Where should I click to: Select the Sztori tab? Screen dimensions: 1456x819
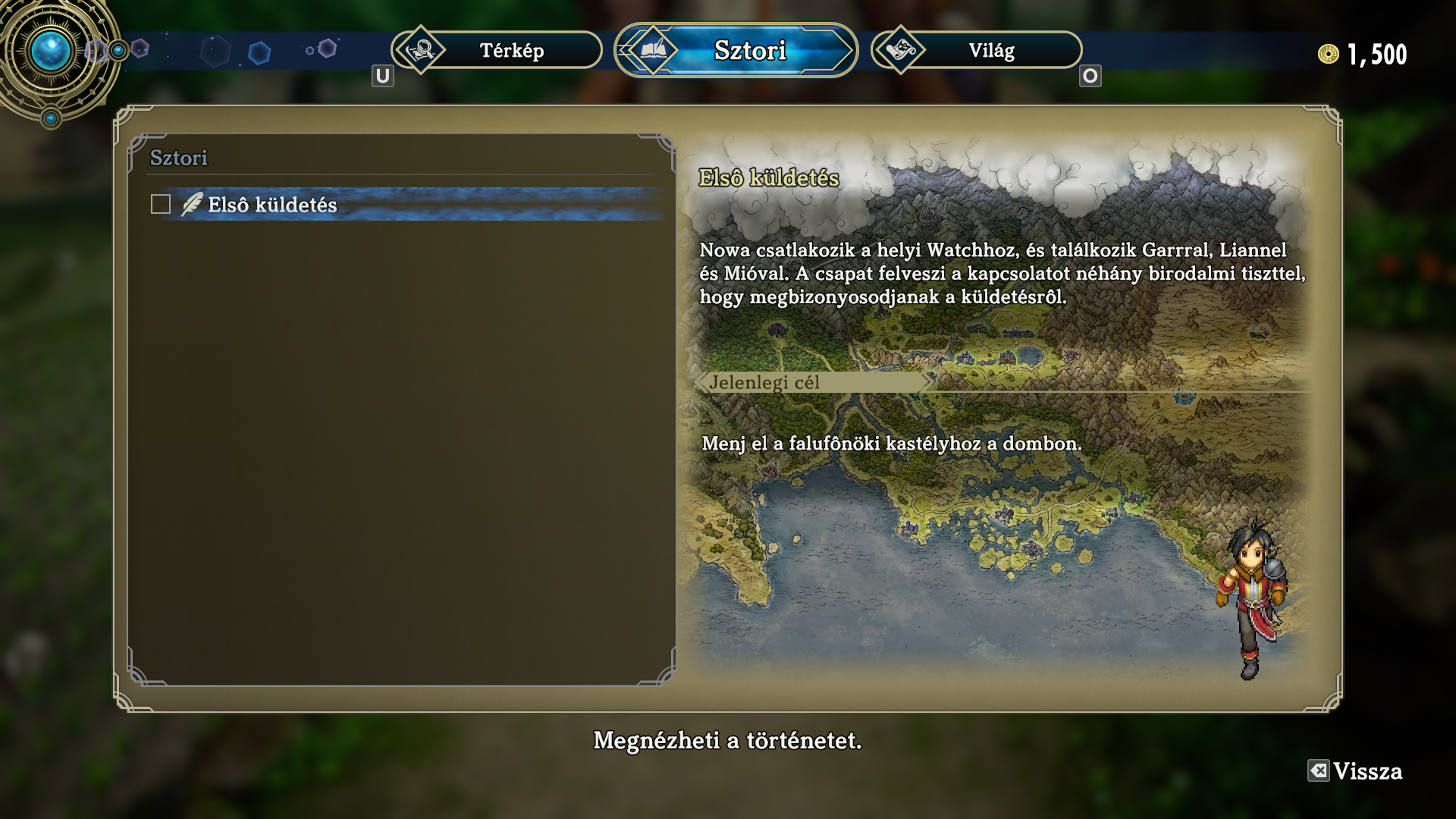pos(736,51)
